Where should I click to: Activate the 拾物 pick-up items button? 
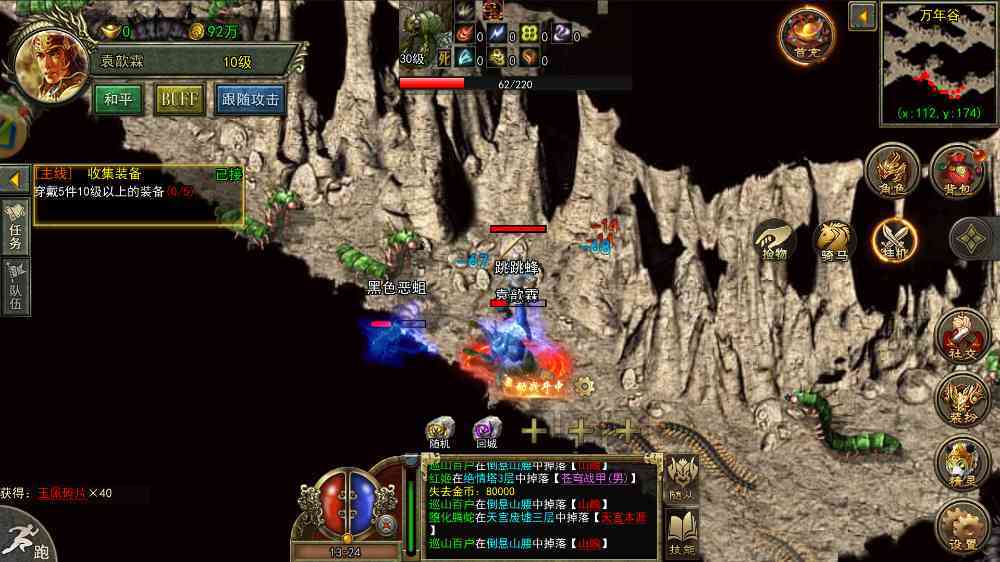point(775,242)
